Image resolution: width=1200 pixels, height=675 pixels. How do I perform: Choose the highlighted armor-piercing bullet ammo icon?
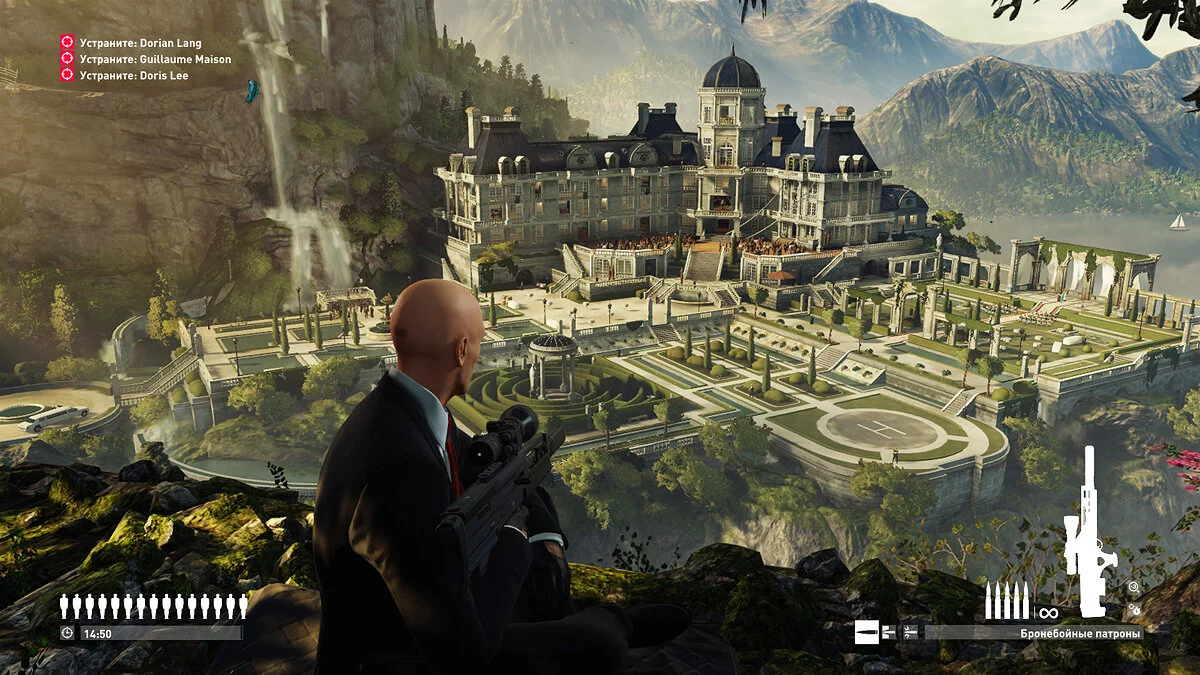pyautogui.click(x=866, y=632)
